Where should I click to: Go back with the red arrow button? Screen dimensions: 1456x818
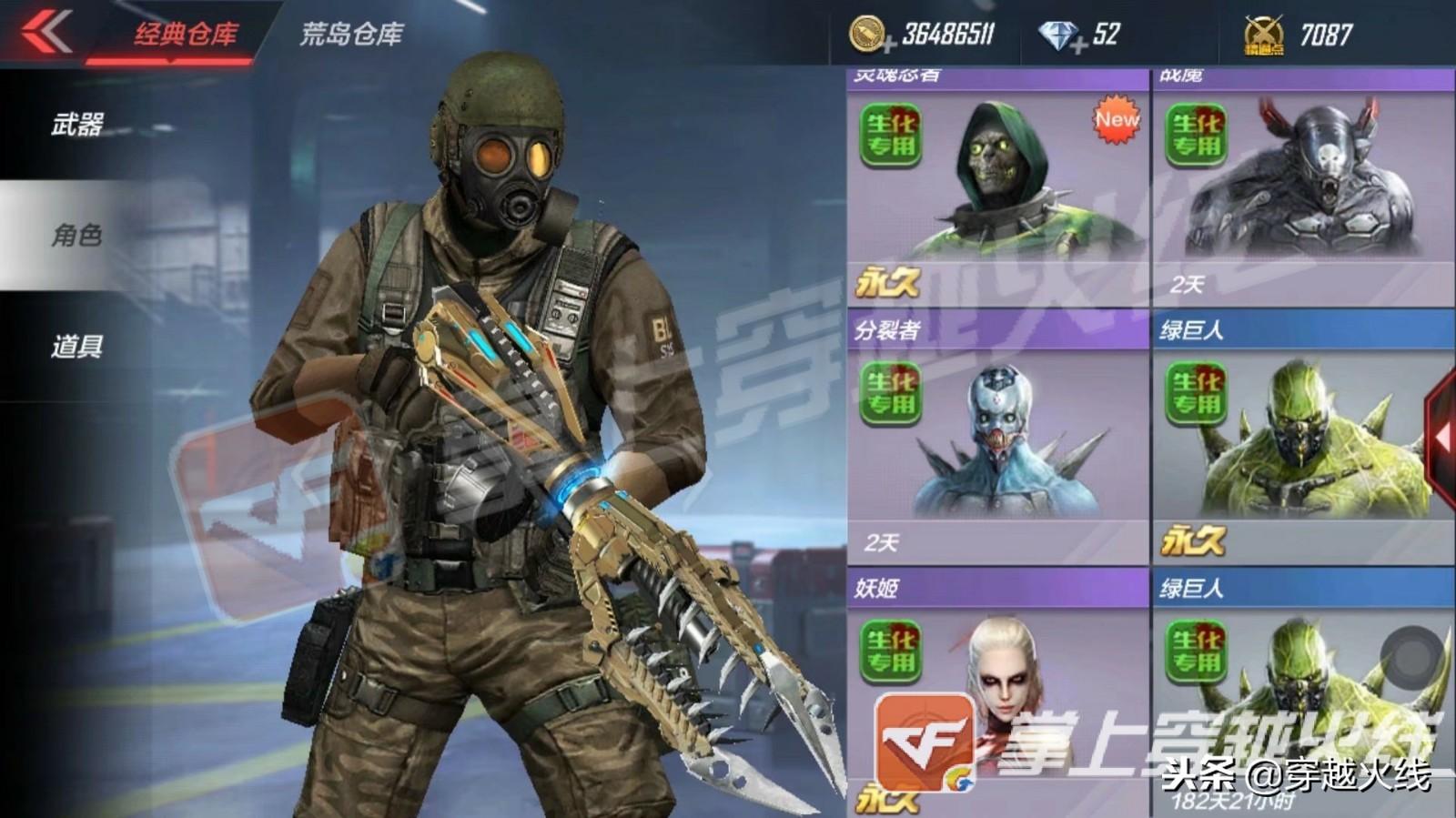point(45,32)
